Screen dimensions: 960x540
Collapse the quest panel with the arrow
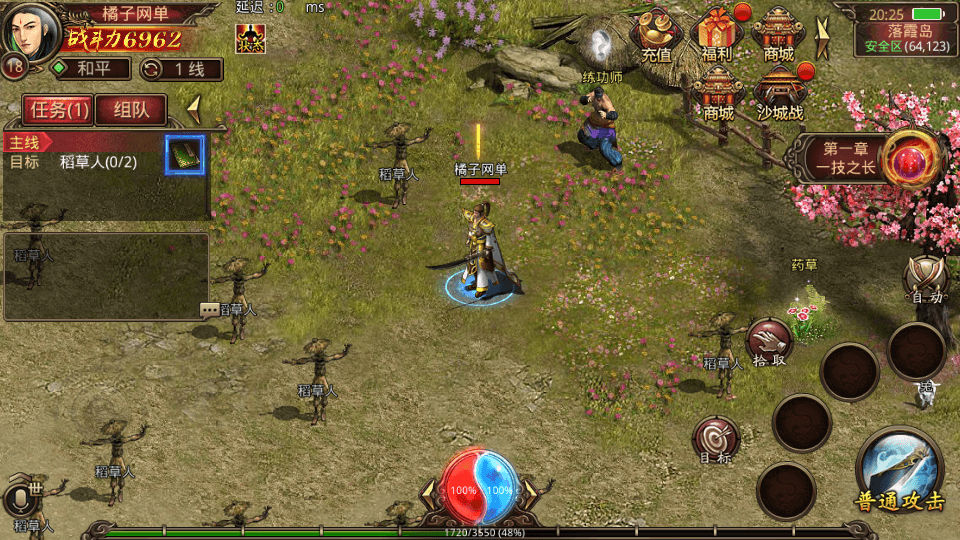point(195,107)
